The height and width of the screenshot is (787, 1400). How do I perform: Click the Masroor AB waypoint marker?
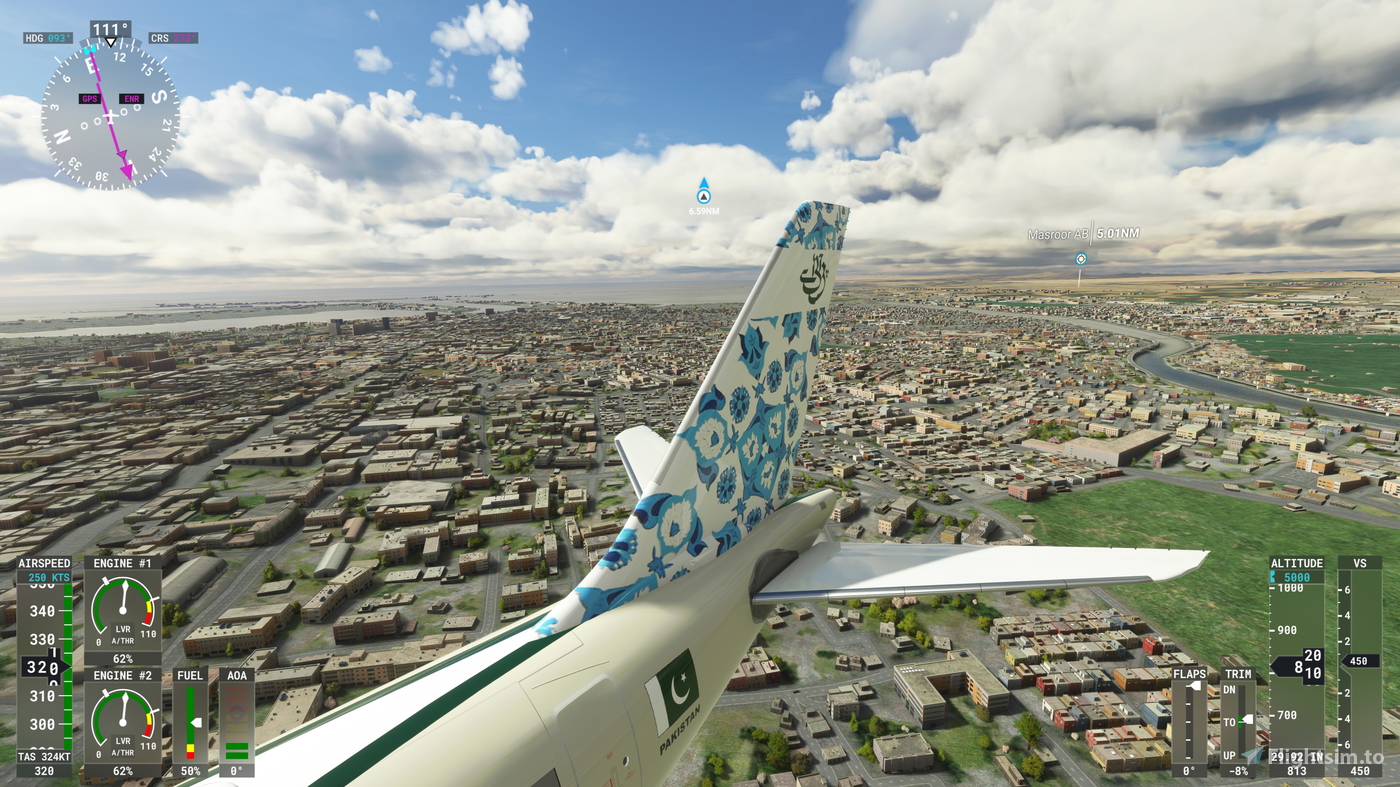coord(1081,258)
